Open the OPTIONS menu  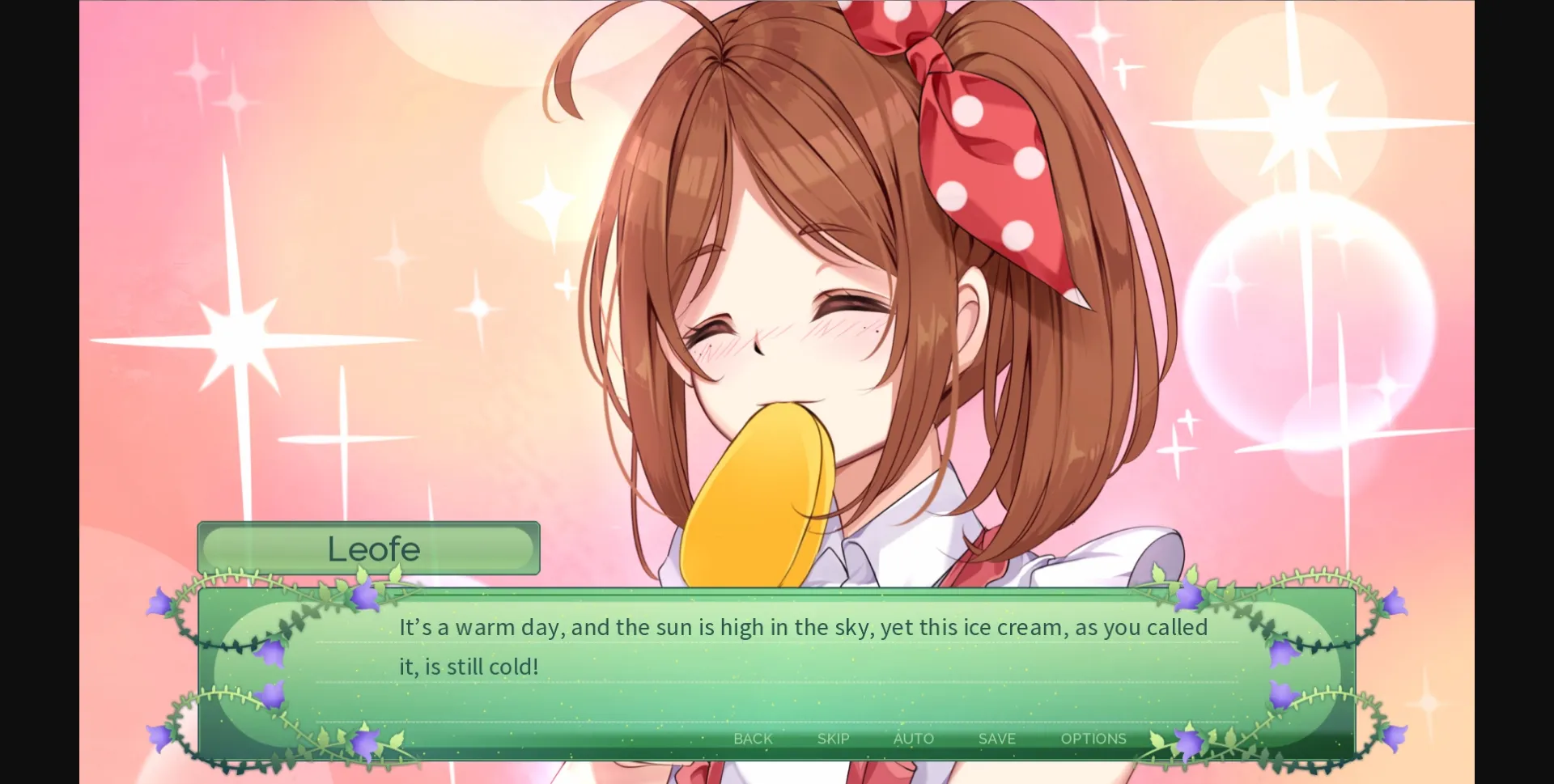(x=1094, y=739)
